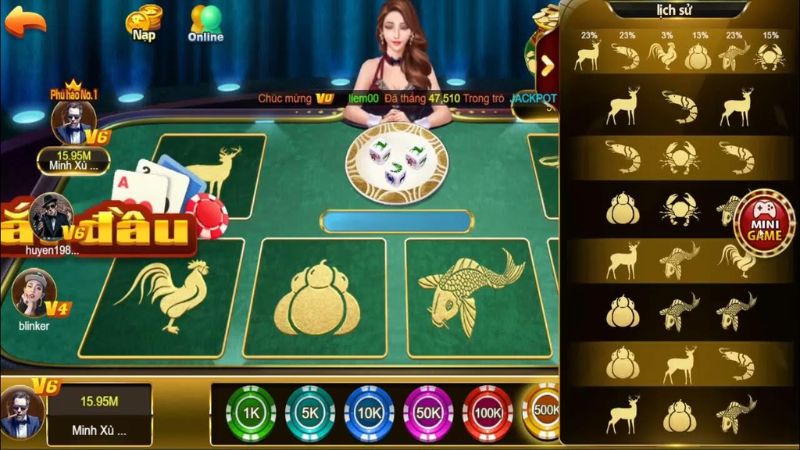
Task: Pick the 500K chip
Action: click(x=545, y=410)
